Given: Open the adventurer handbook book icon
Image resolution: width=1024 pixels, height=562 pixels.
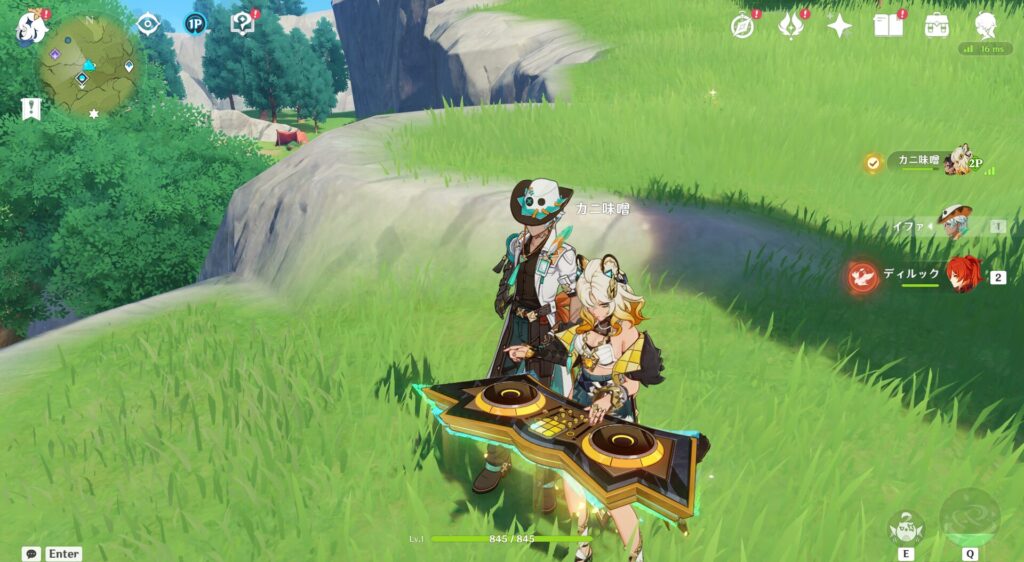Looking at the screenshot, I should (x=888, y=26).
